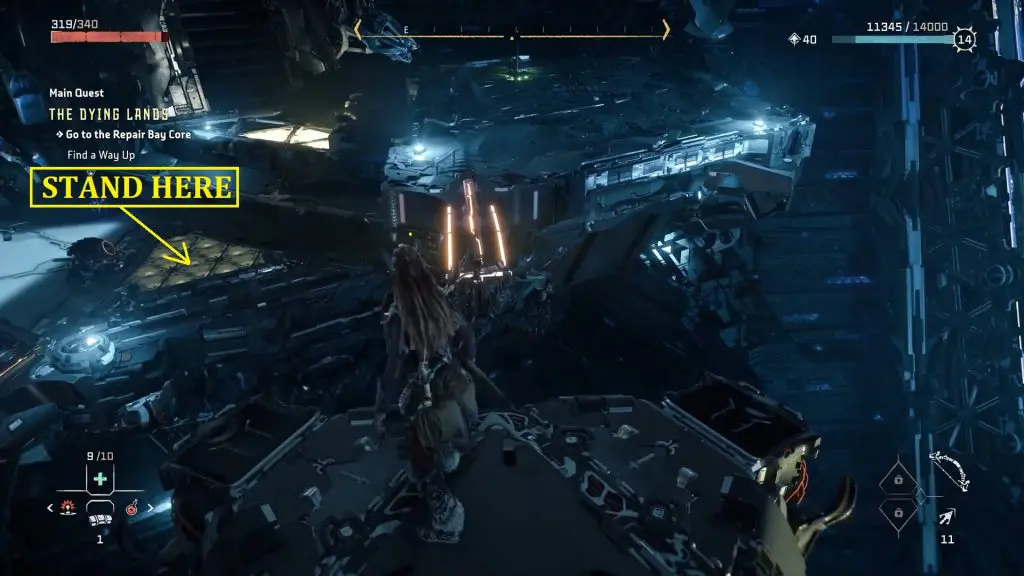Click the level 14 badge

963,40
